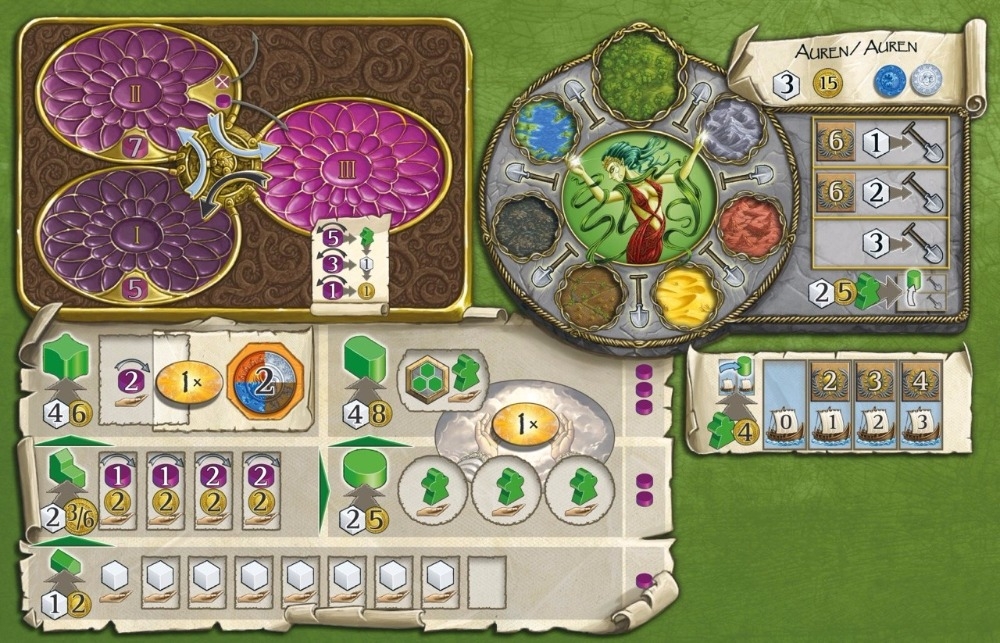Pick the red wasteland terrain tile
This screenshot has width=1000, height=643.
coord(750,225)
